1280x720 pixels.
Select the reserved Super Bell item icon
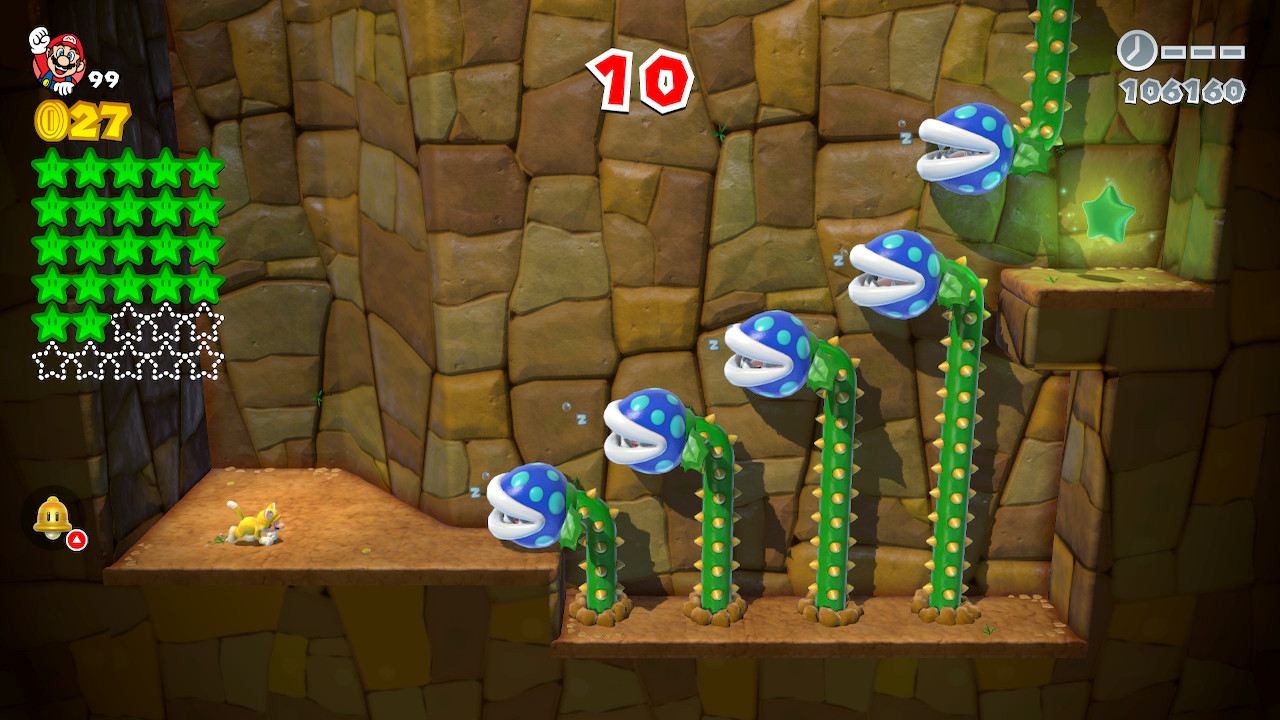tap(52, 517)
